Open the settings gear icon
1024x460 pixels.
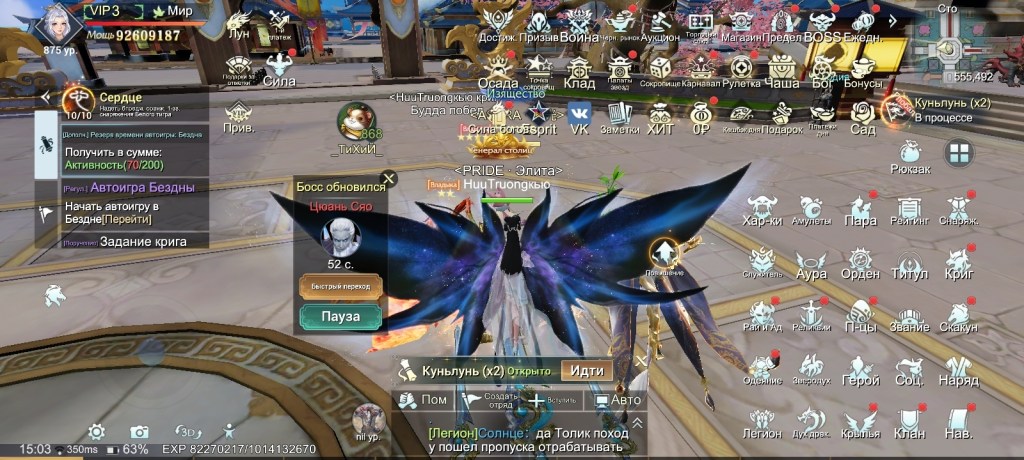[x=97, y=431]
